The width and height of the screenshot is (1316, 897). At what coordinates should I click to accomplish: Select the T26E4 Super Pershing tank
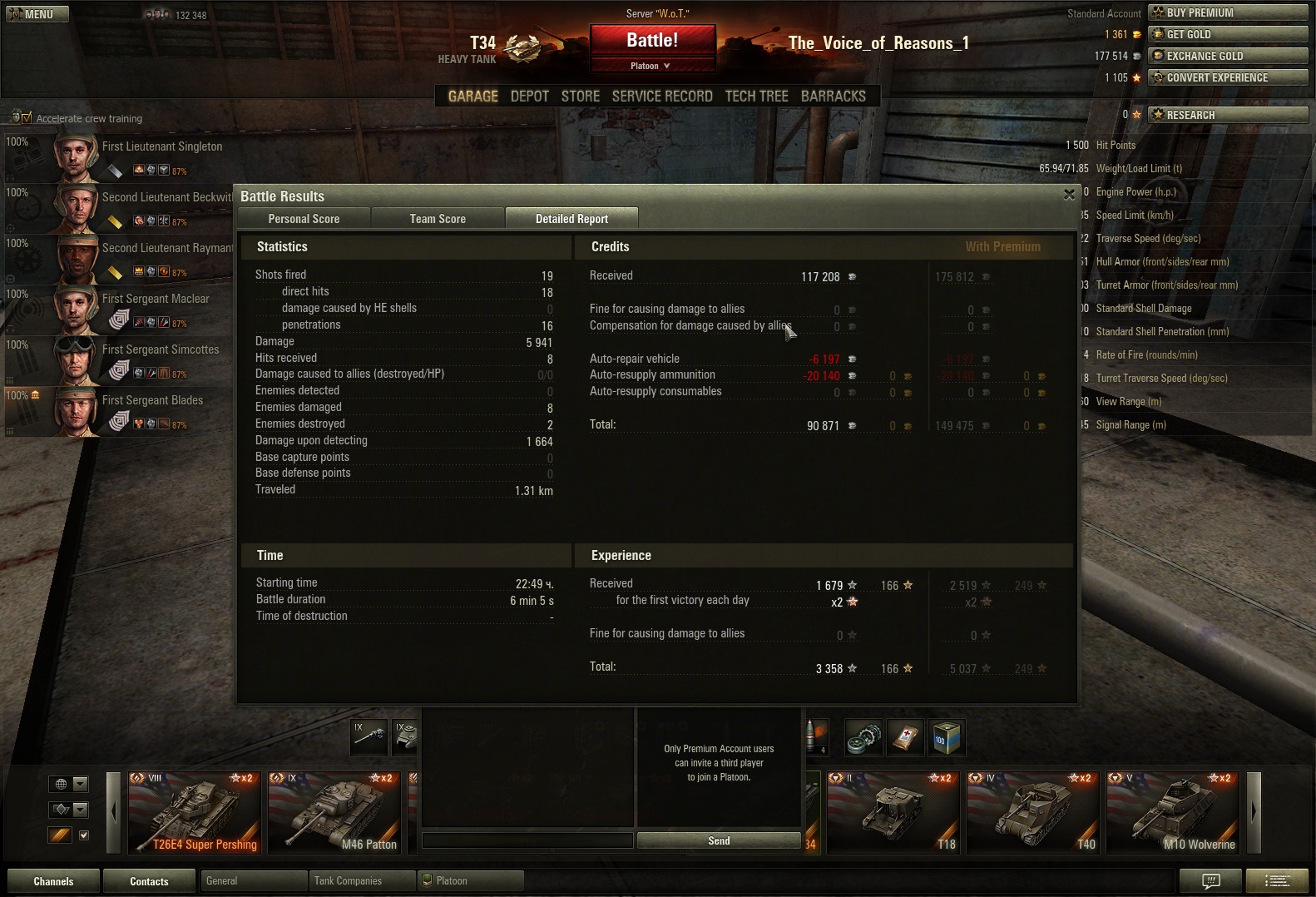click(194, 813)
